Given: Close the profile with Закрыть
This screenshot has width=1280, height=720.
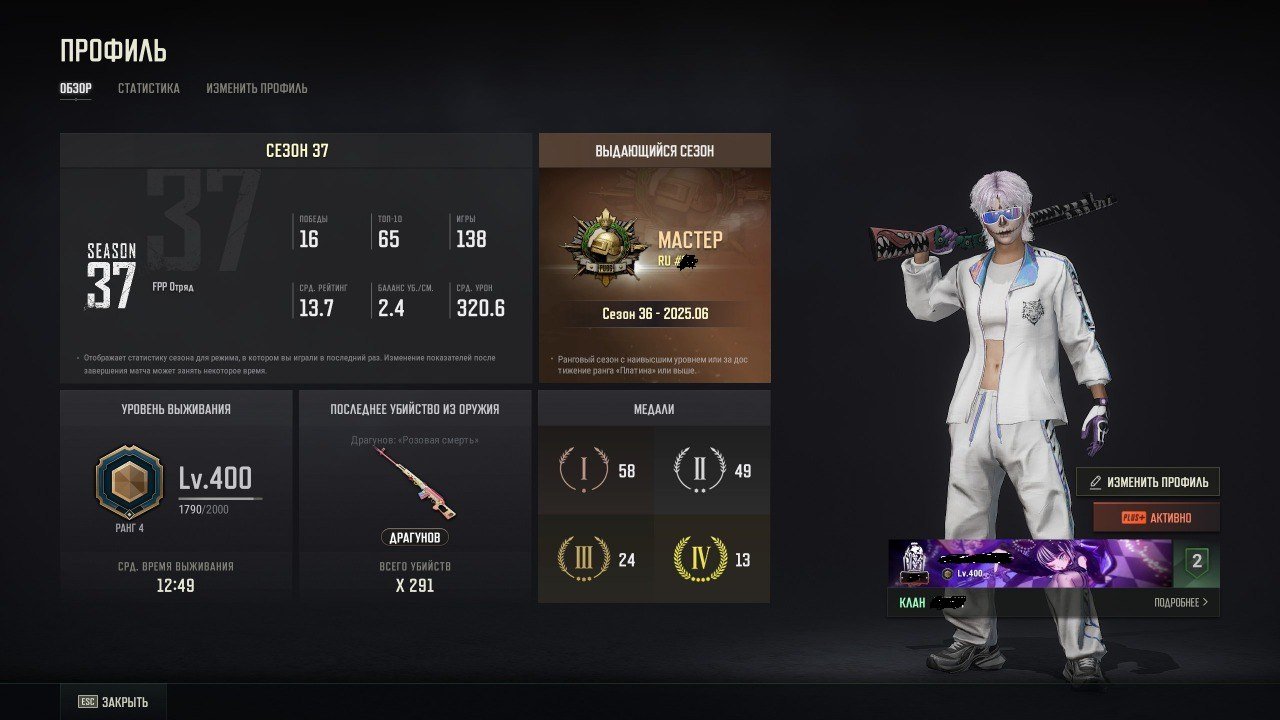Looking at the screenshot, I should coord(113,702).
